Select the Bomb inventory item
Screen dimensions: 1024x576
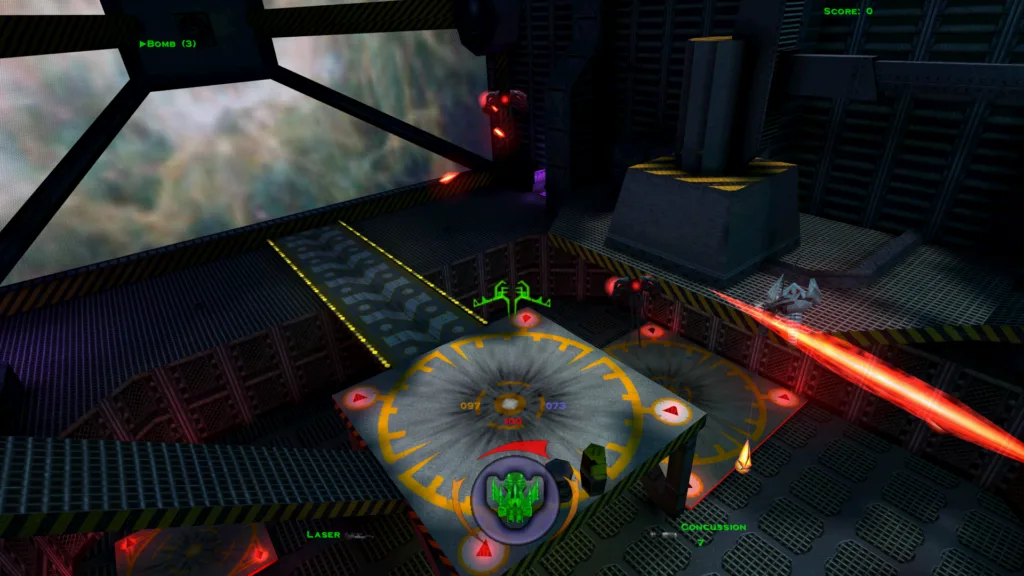point(168,43)
